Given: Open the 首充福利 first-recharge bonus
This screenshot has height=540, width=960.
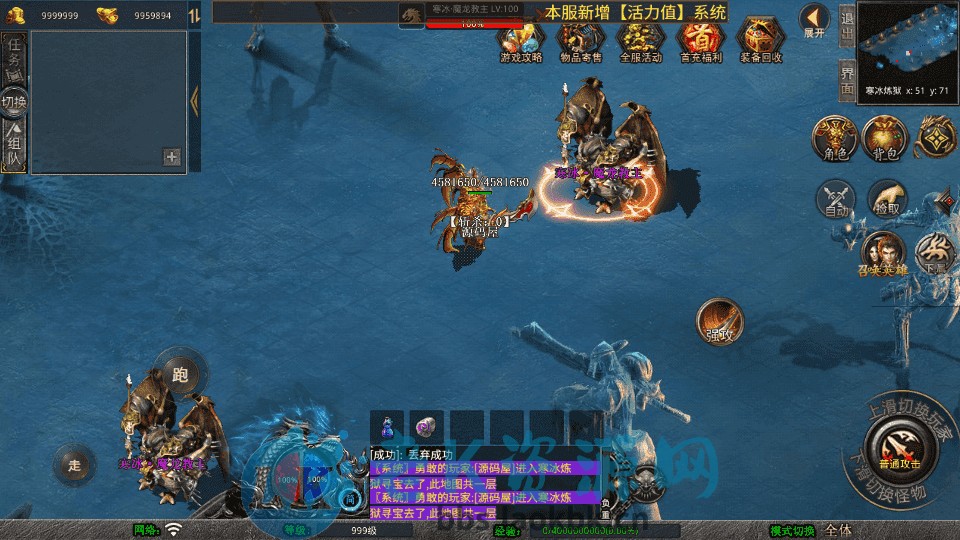Looking at the screenshot, I should coord(700,41).
